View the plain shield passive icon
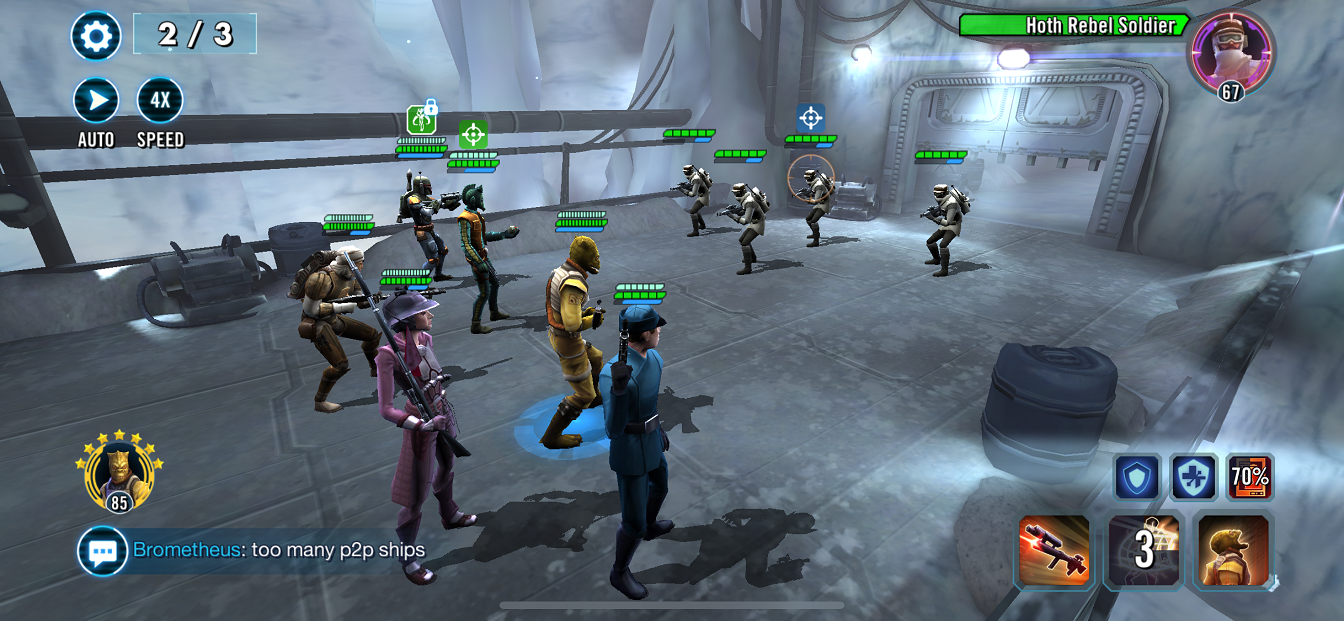This screenshot has width=1344, height=621. click(1138, 478)
